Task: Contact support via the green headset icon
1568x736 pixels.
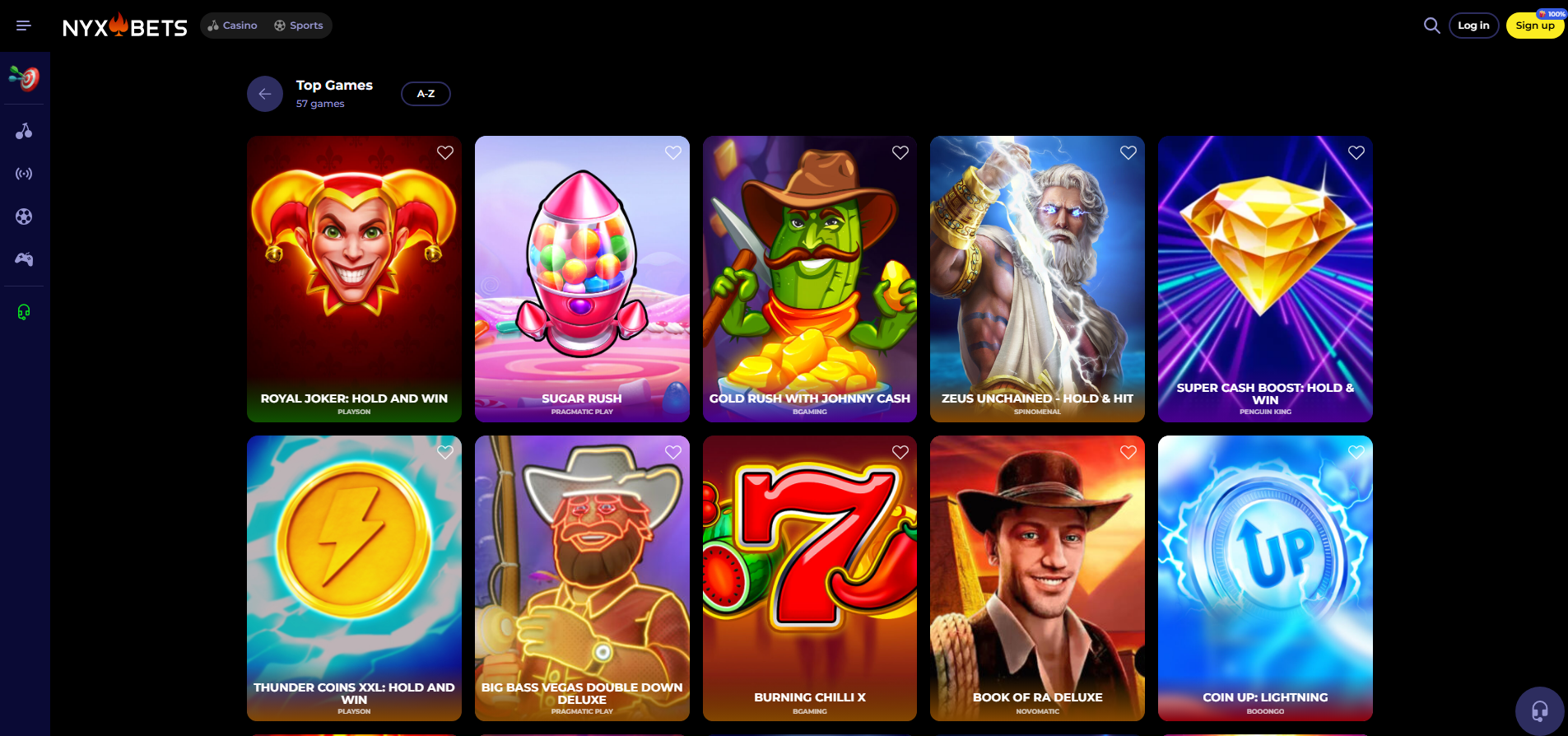Action: (x=24, y=311)
